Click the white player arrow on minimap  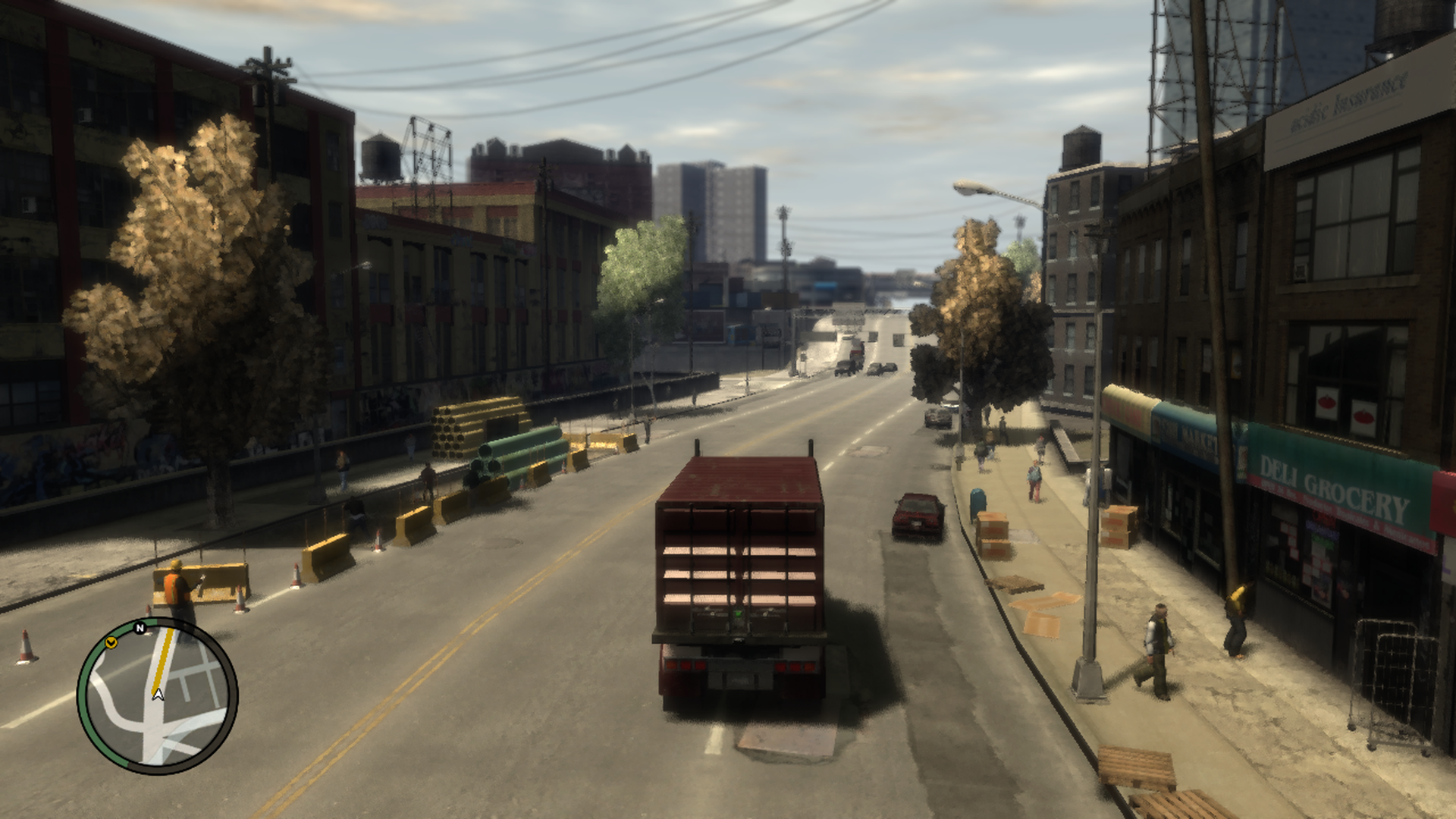pyautogui.click(x=158, y=693)
